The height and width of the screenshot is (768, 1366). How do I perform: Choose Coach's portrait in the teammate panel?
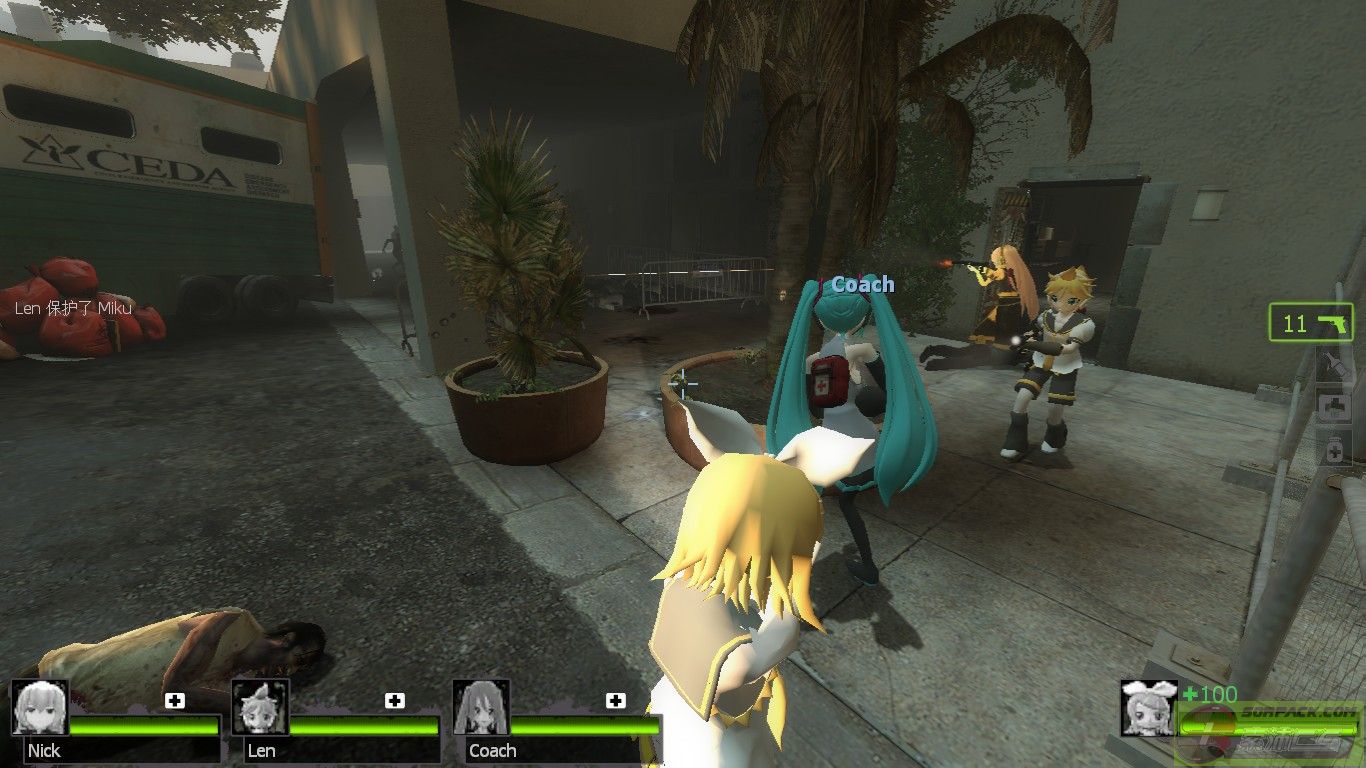point(481,708)
